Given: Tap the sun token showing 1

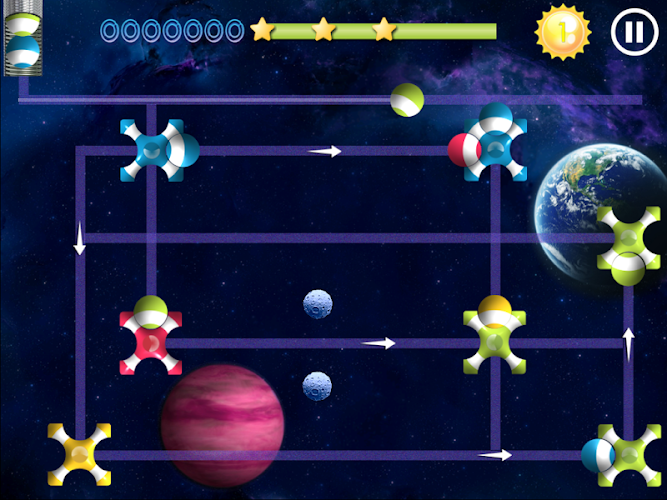Looking at the screenshot, I should (563, 32).
